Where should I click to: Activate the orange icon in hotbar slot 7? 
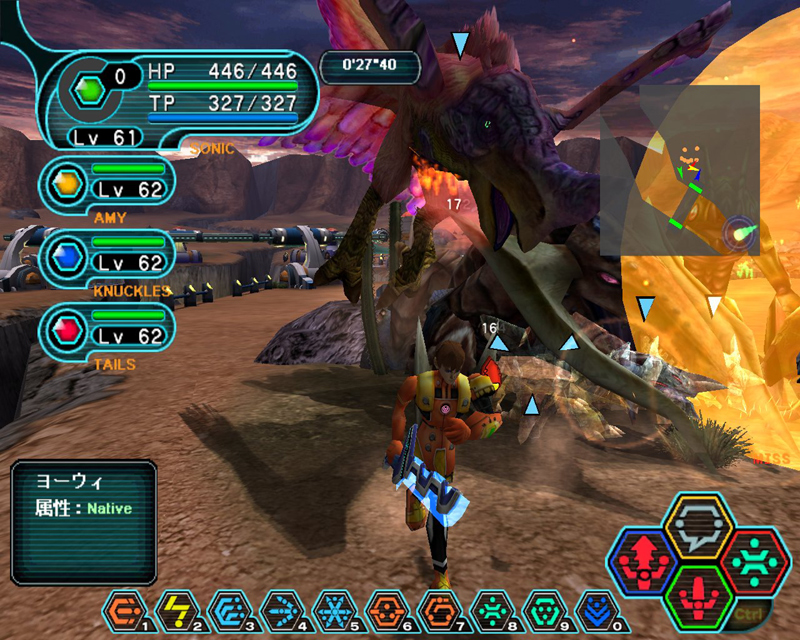pyautogui.click(x=437, y=608)
